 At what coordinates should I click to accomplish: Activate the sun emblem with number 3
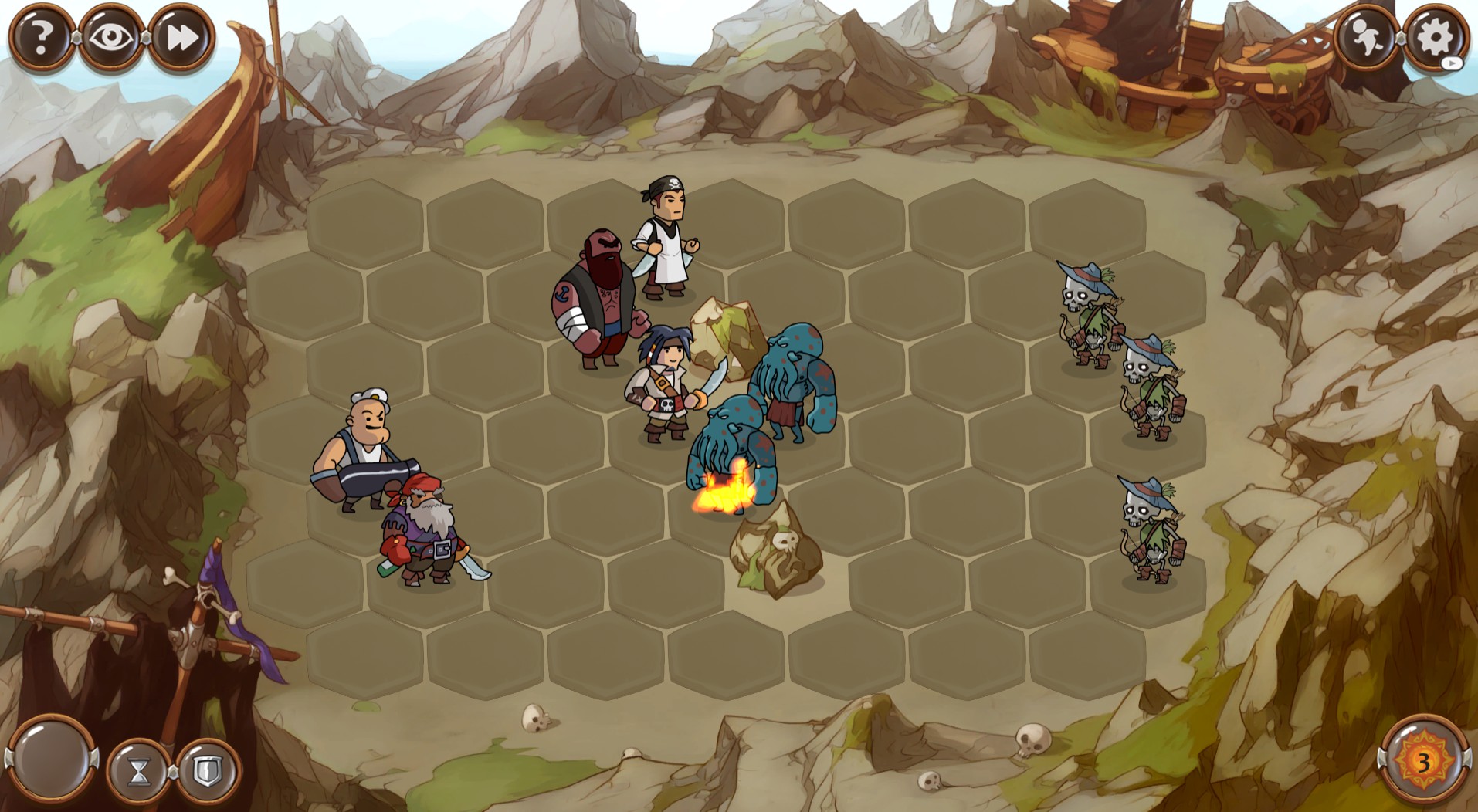click(1423, 761)
